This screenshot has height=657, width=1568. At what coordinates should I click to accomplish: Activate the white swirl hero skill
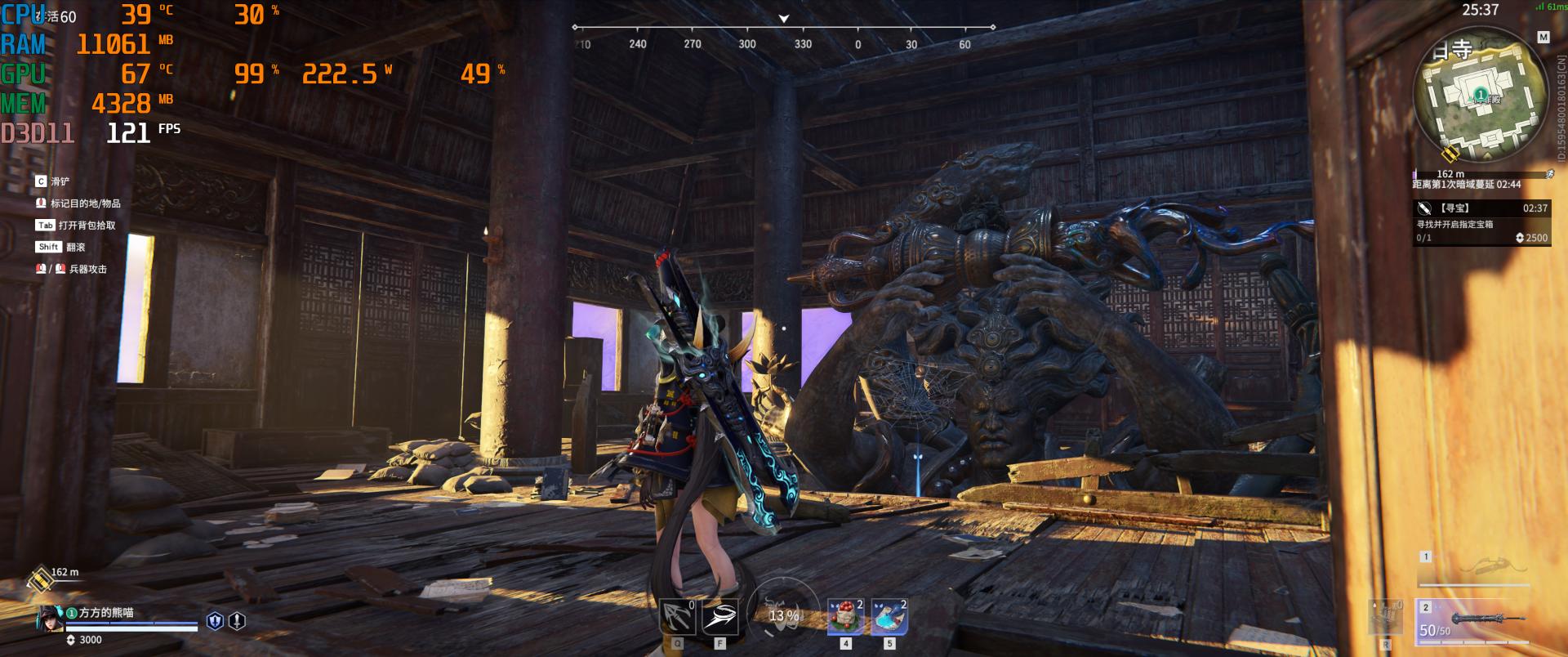(x=719, y=617)
